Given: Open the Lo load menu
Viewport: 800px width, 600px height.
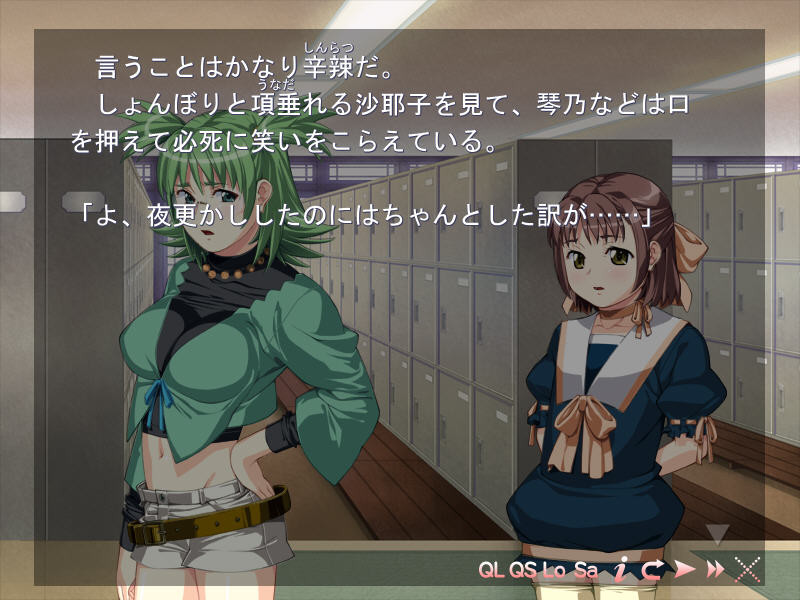Looking at the screenshot, I should 554,571.
